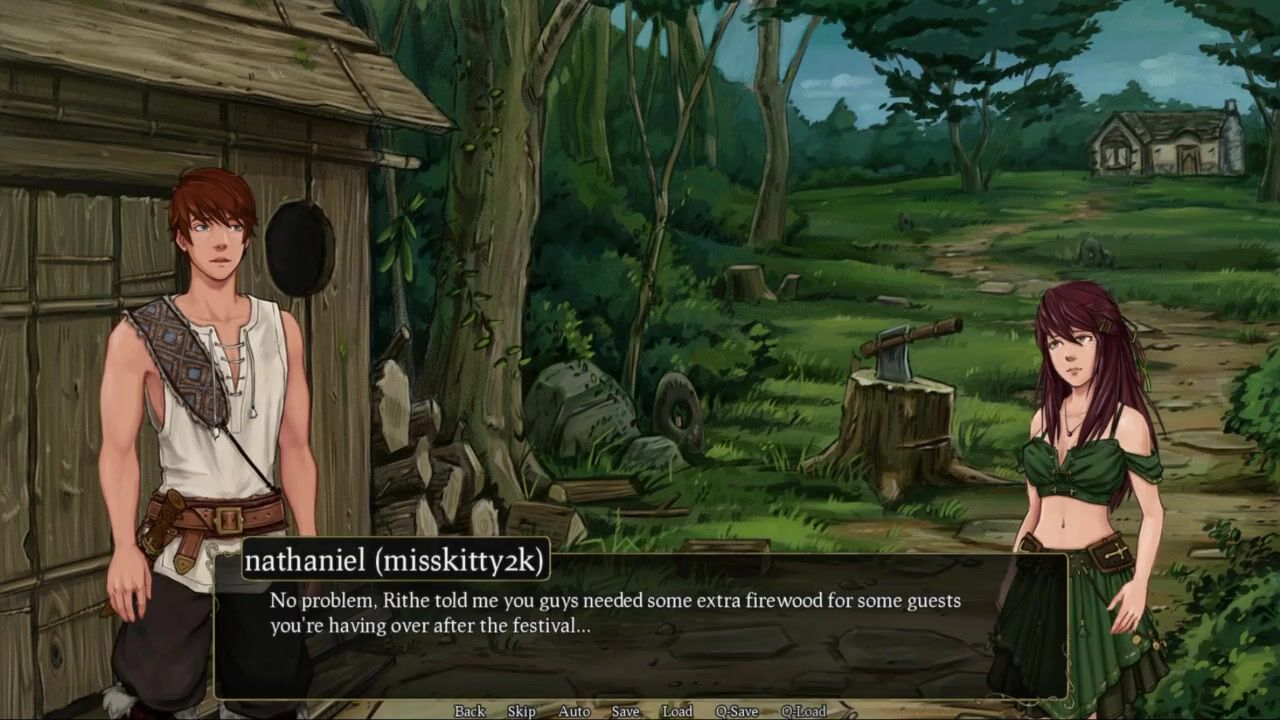
Task: Activate Skip in the quick menu
Action: point(521,711)
